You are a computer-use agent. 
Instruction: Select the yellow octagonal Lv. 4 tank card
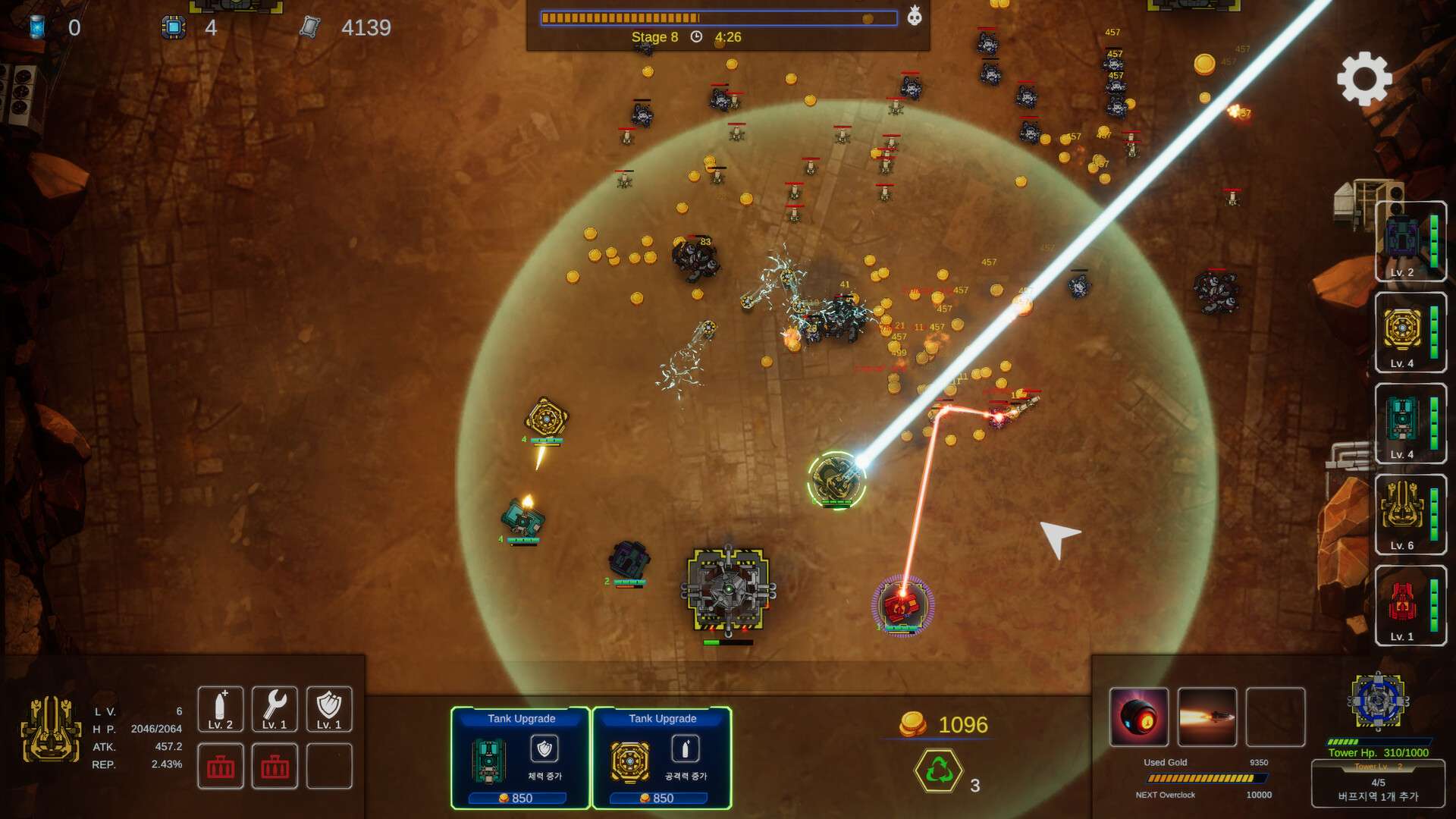[x=1410, y=332]
